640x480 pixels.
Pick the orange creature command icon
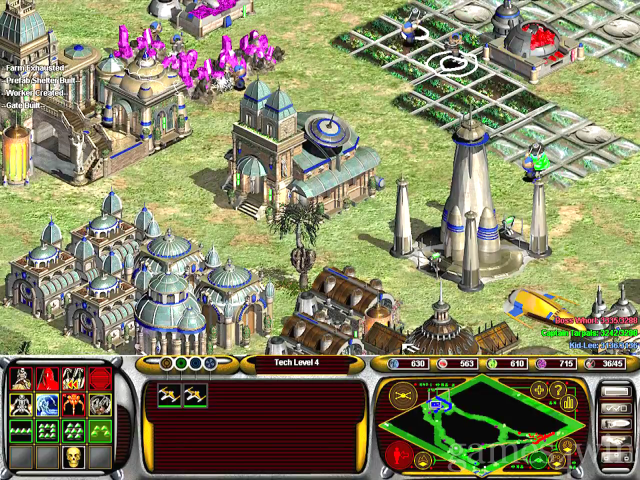pyautogui.click(x=73, y=404)
